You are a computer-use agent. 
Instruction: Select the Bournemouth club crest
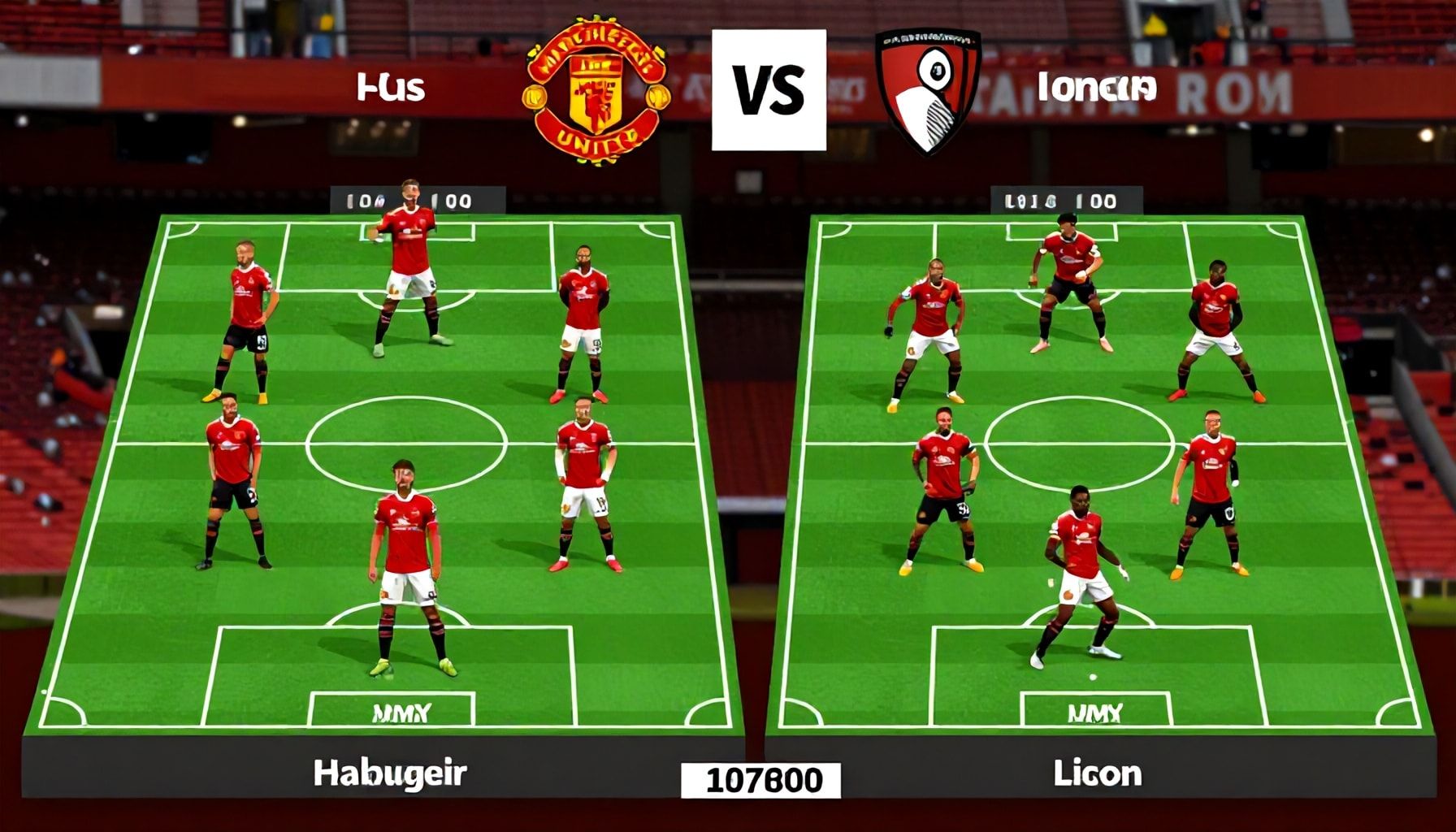point(929,91)
